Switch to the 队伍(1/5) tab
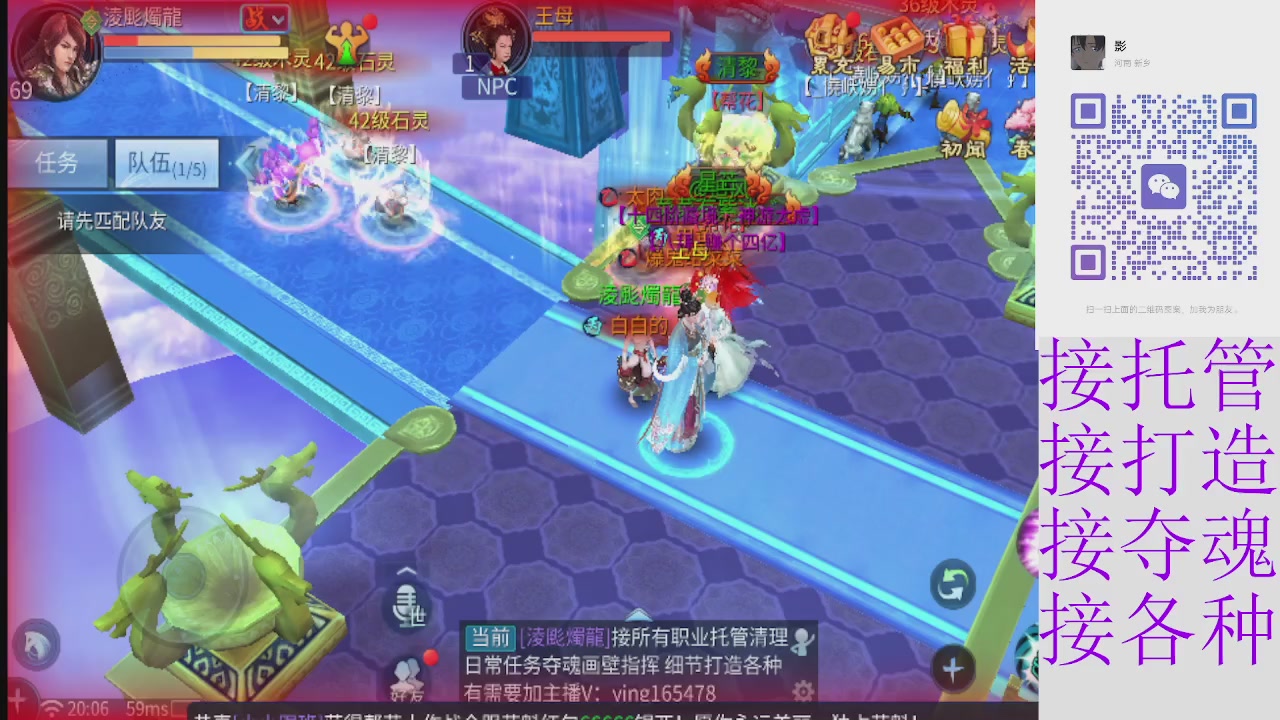The width and height of the screenshot is (1280, 720). pos(166,163)
